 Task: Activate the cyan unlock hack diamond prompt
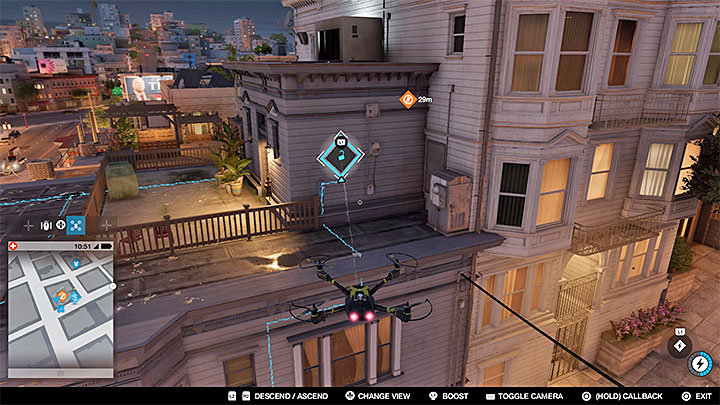(340, 157)
